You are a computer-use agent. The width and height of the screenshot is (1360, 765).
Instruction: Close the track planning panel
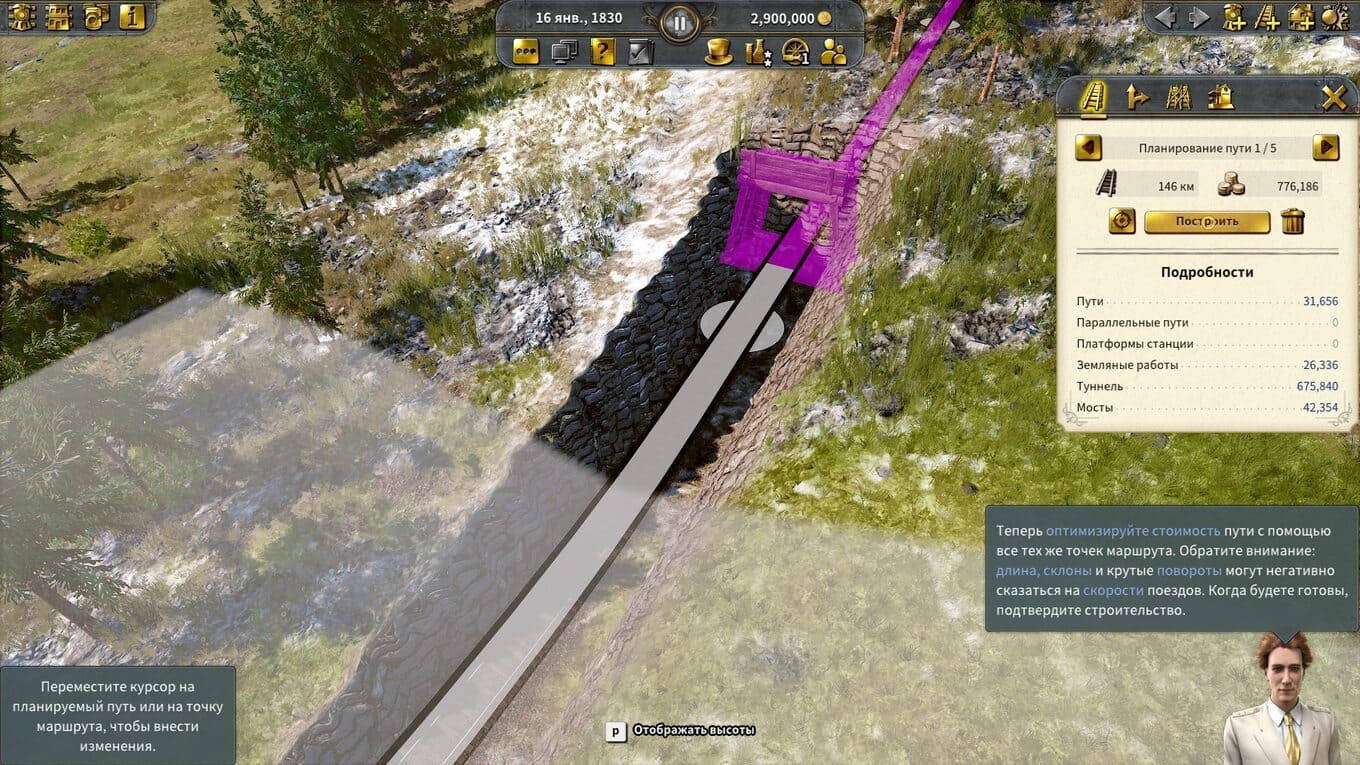click(x=1334, y=97)
